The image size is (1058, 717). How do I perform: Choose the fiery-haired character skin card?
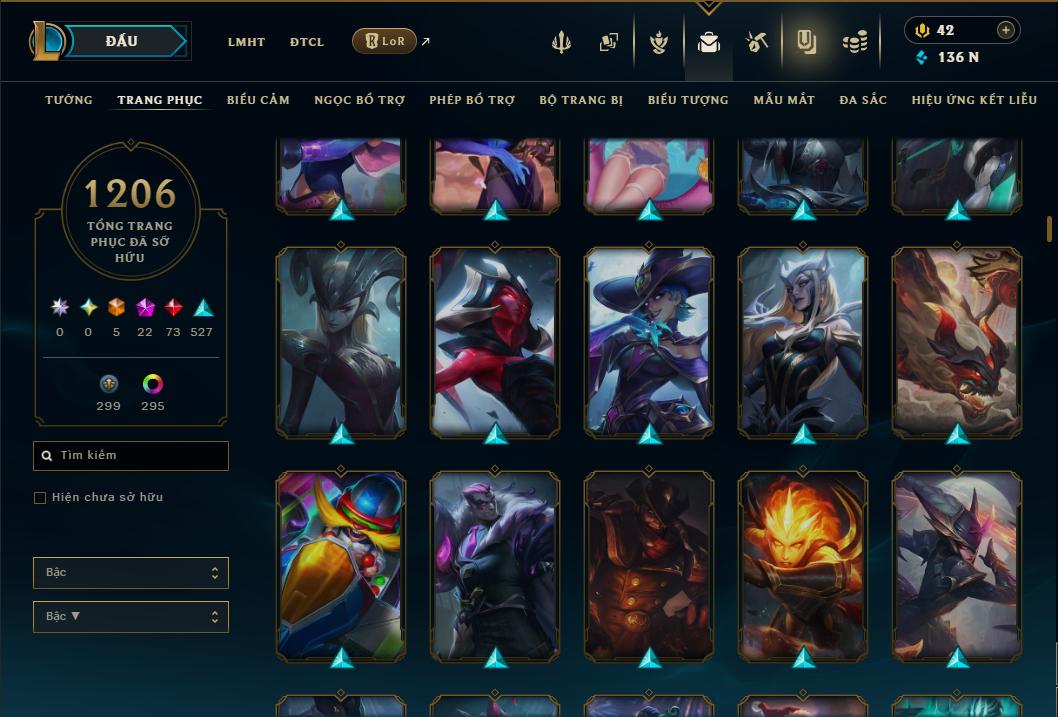[x=803, y=565]
